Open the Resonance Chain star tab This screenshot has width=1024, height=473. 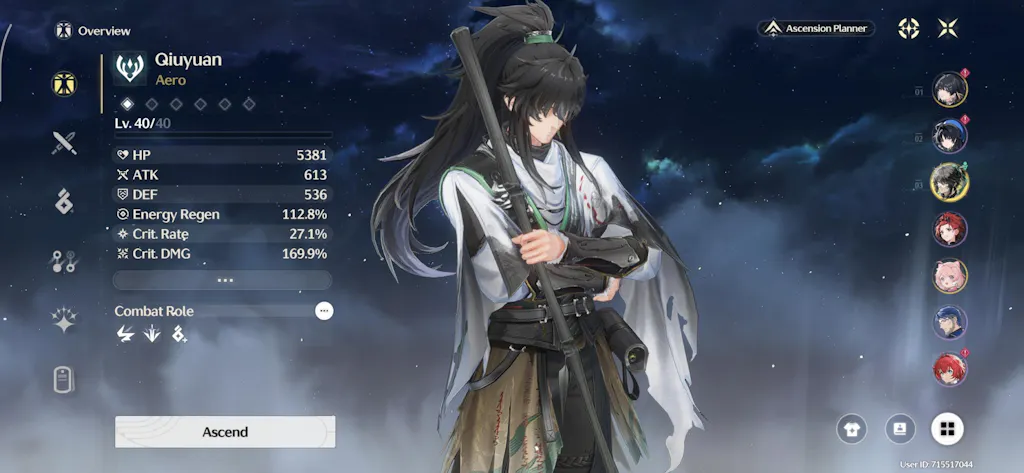pyautogui.click(x=64, y=320)
